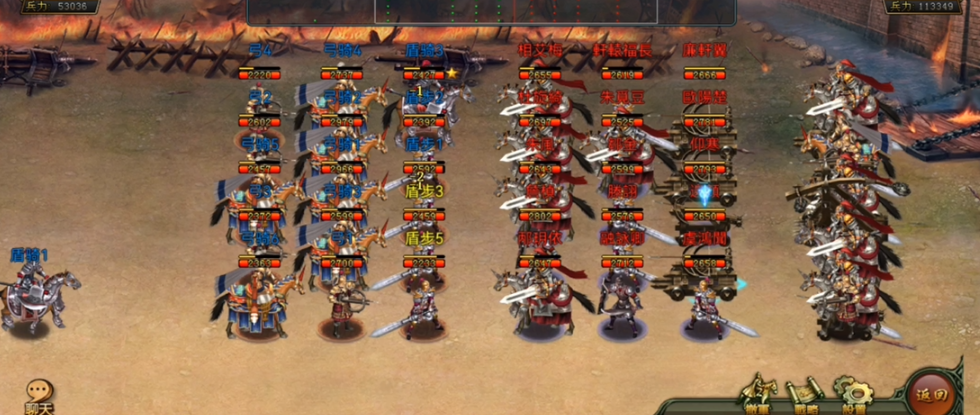This screenshot has height=415, width=980.
Task: Open the gear settings (設置) icon
Action: pos(852,393)
